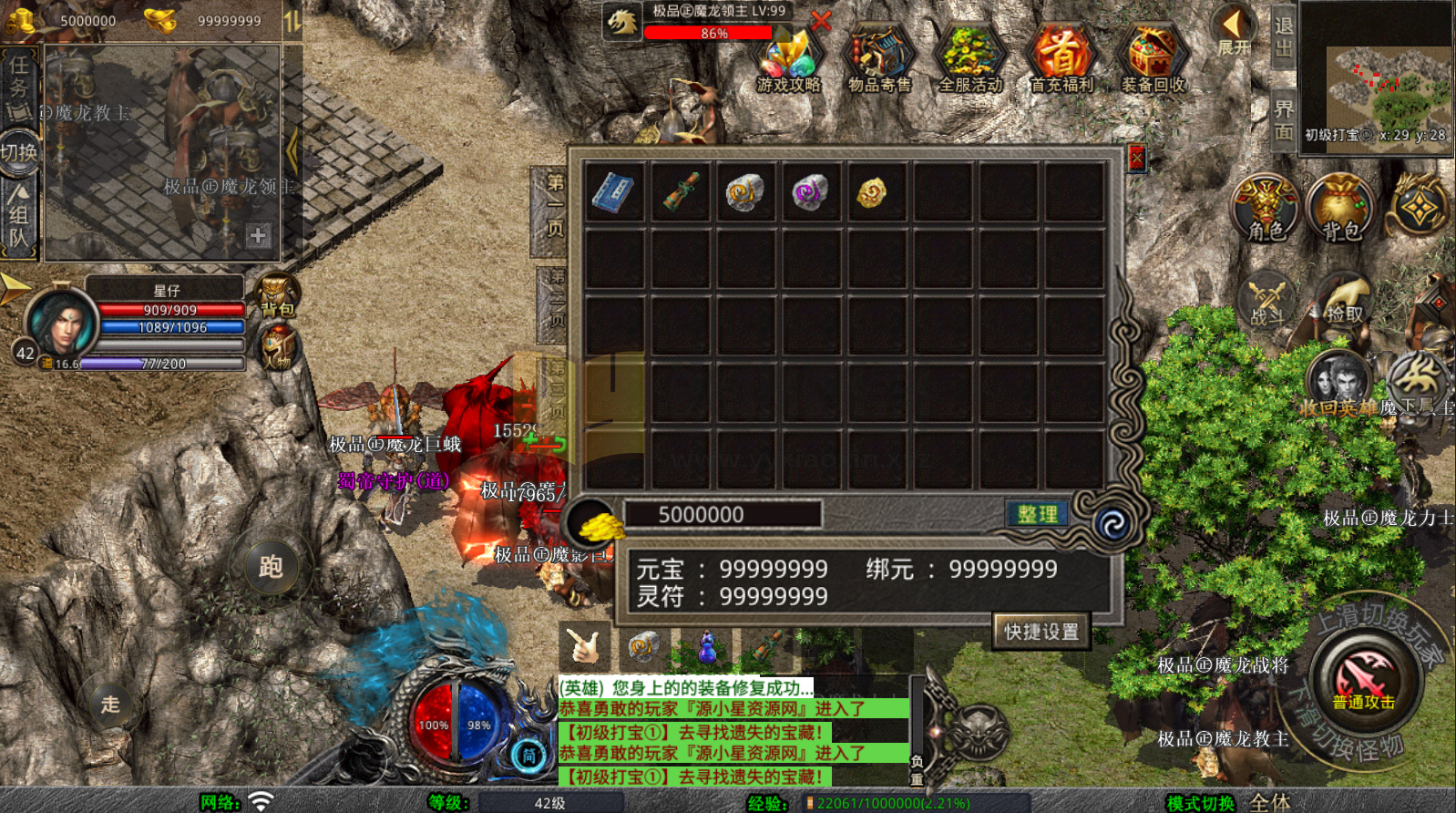
Task: Click the 整理 sort button
Action: (x=1037, y=514)
